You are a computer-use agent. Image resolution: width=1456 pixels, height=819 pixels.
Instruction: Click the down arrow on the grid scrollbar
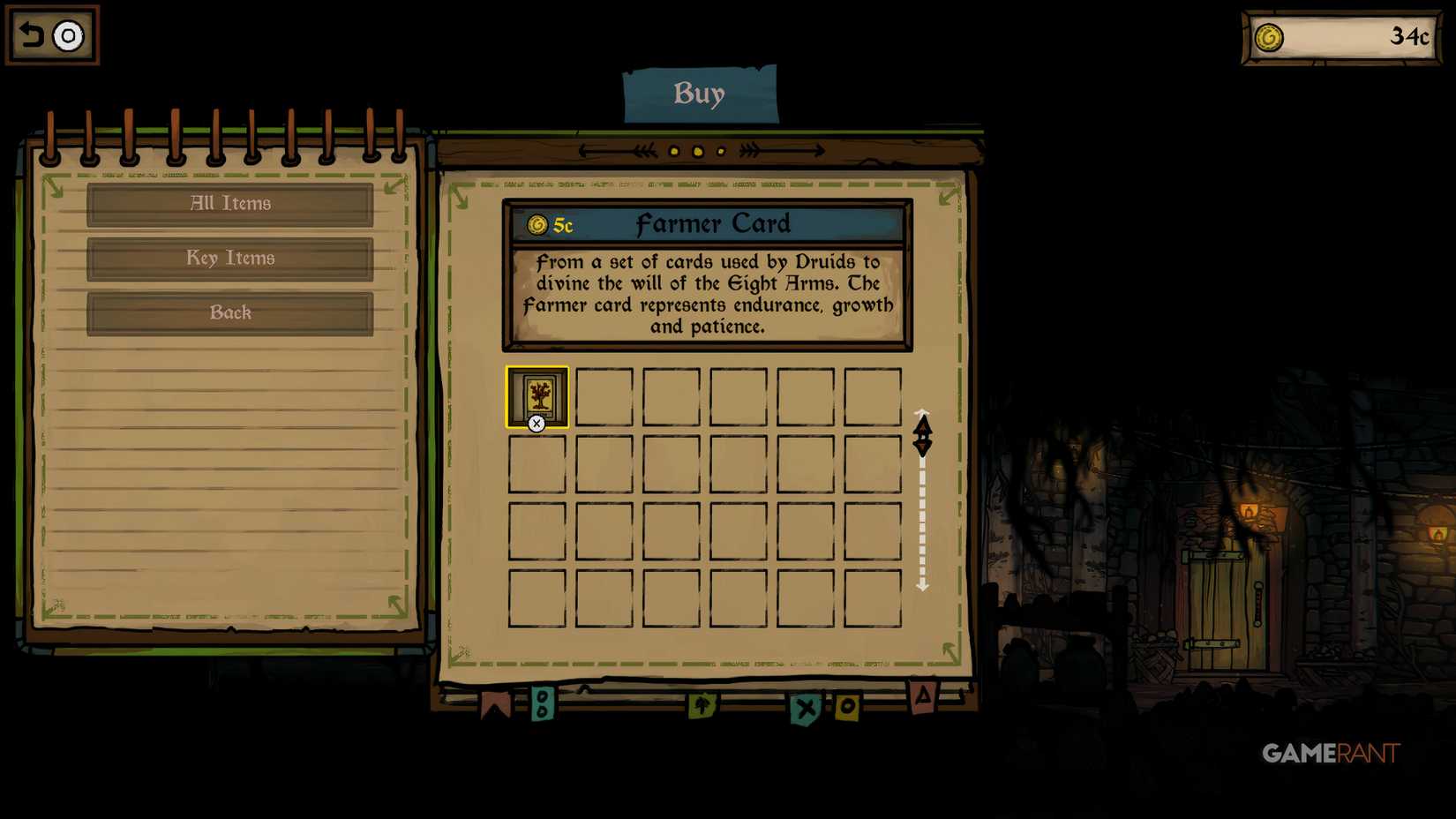[x=923, y=447]
